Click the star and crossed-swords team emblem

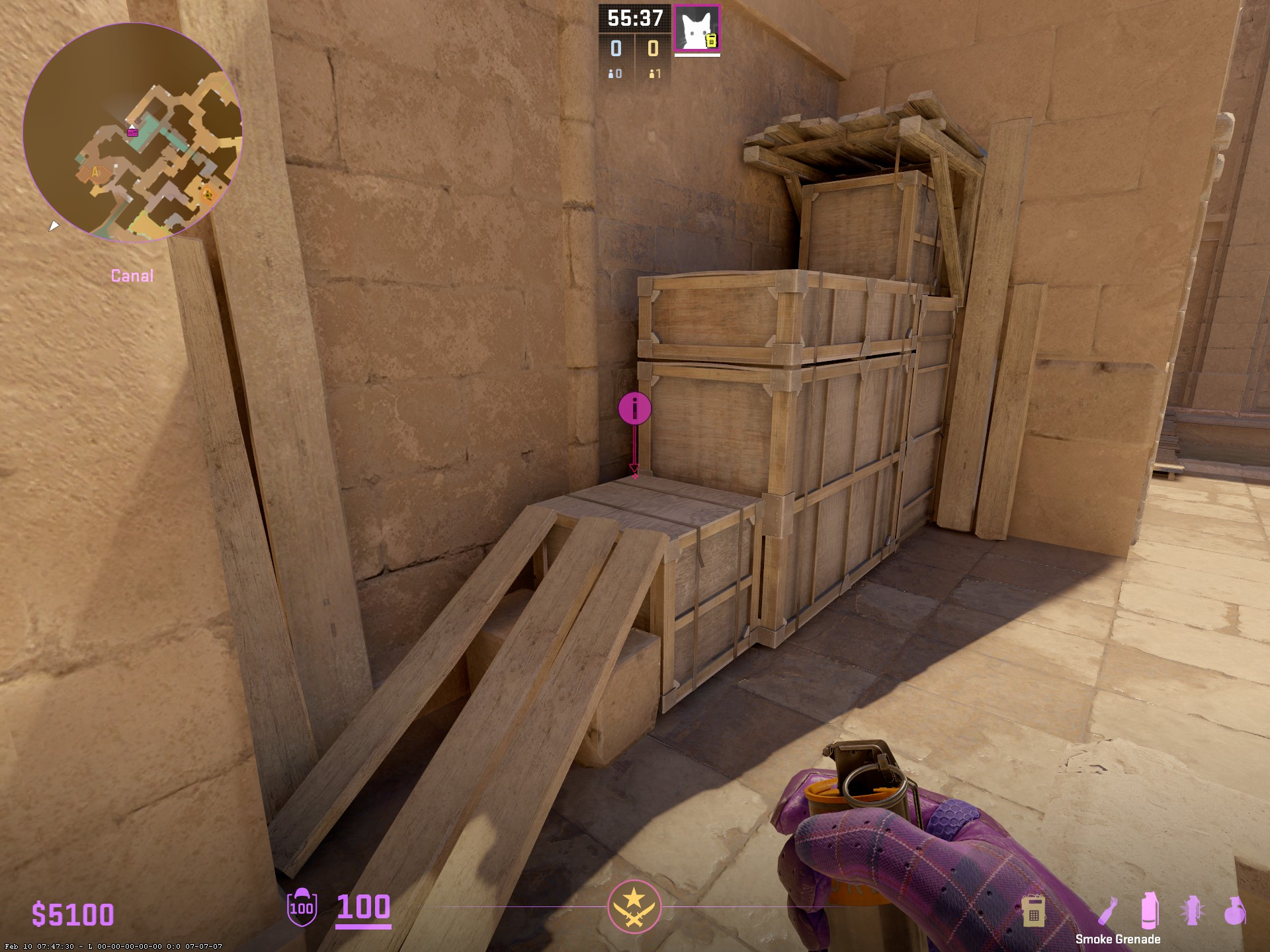click(634, 906)
